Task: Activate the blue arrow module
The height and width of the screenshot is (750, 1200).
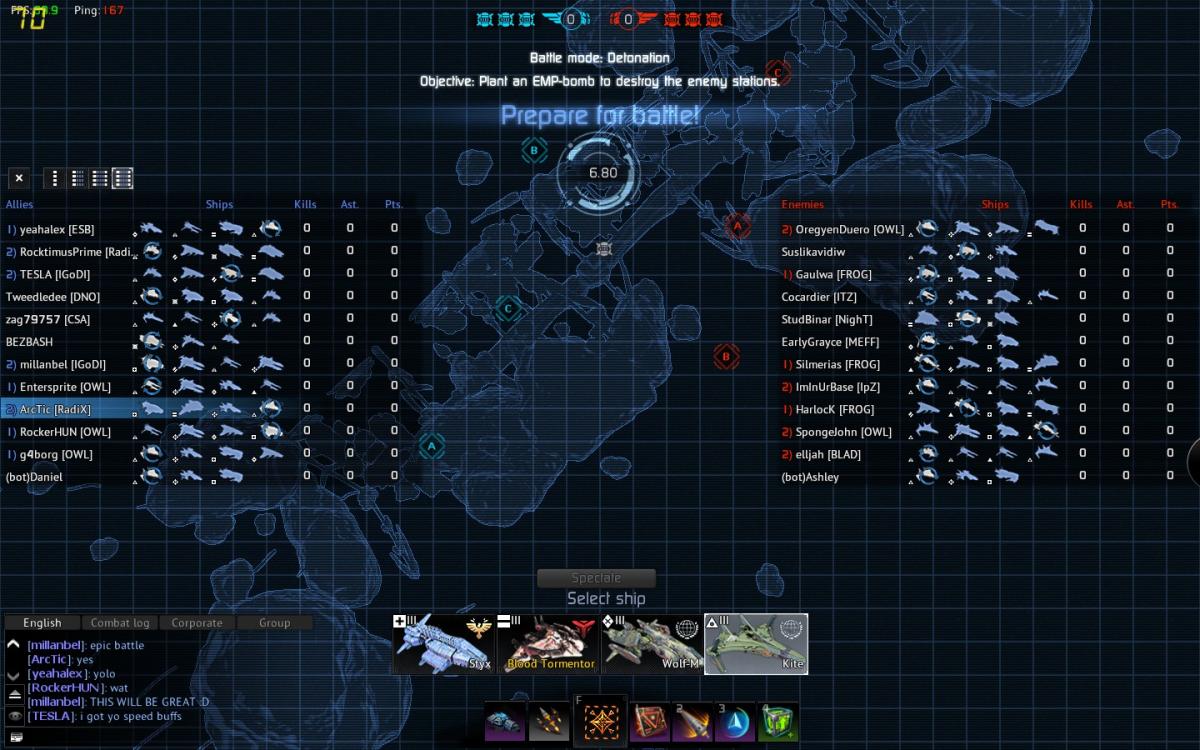Action: 735,722
